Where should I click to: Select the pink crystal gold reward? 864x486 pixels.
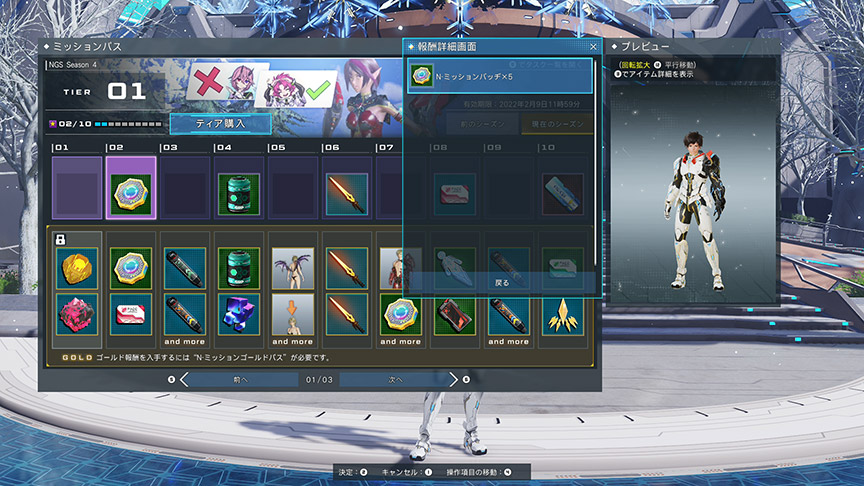click(x=77, y=314)
